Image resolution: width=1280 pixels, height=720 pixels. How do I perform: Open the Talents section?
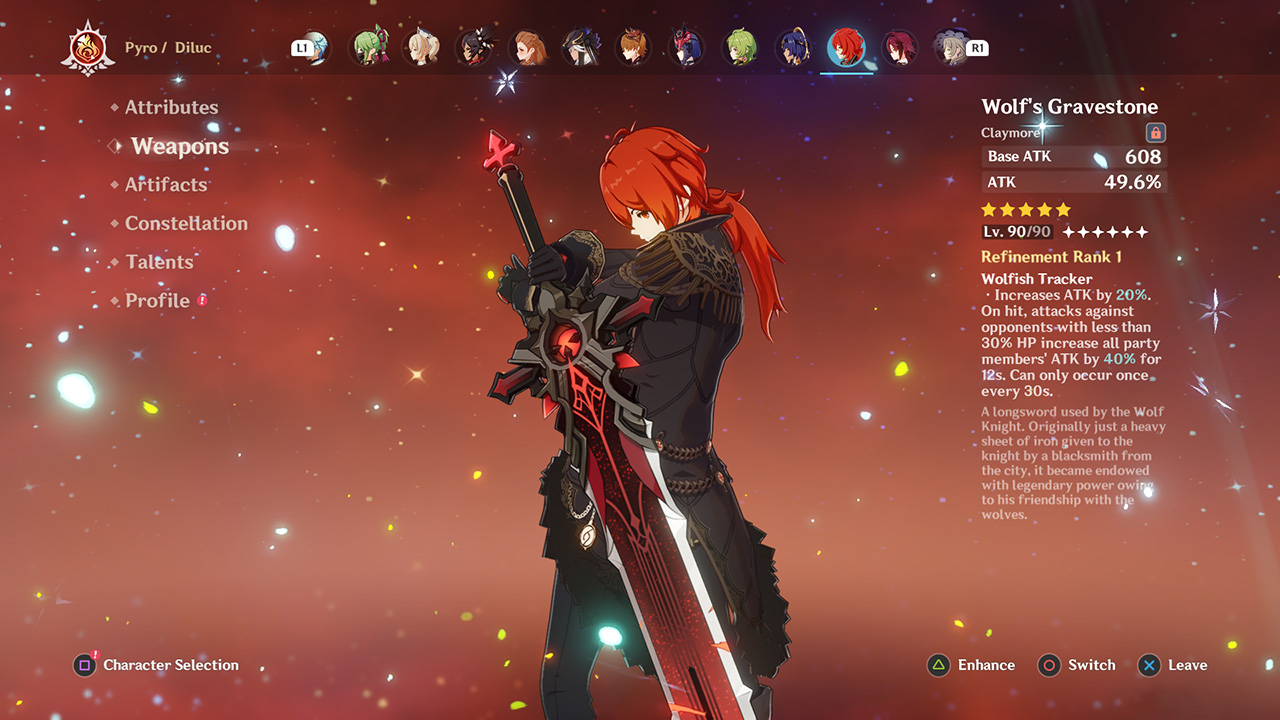point(160,262)
